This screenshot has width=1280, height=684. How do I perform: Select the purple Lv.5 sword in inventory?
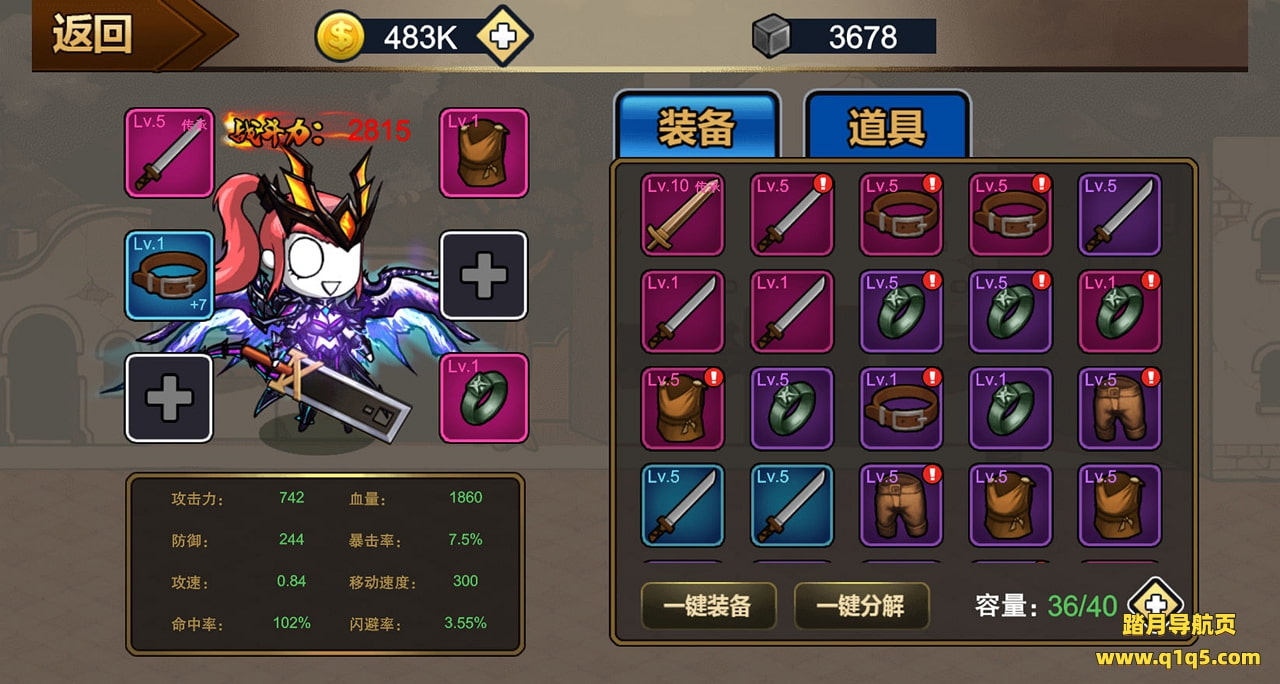point(1120,214)
